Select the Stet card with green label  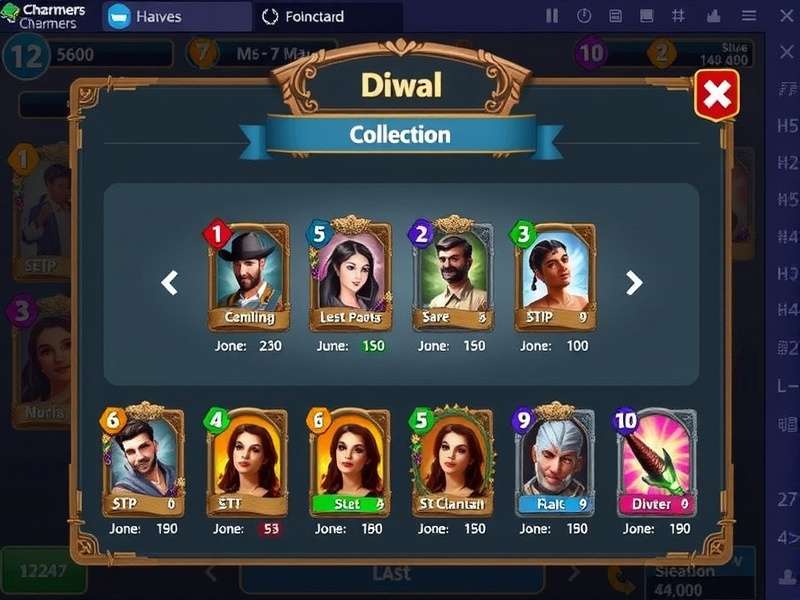click(349, 462)
